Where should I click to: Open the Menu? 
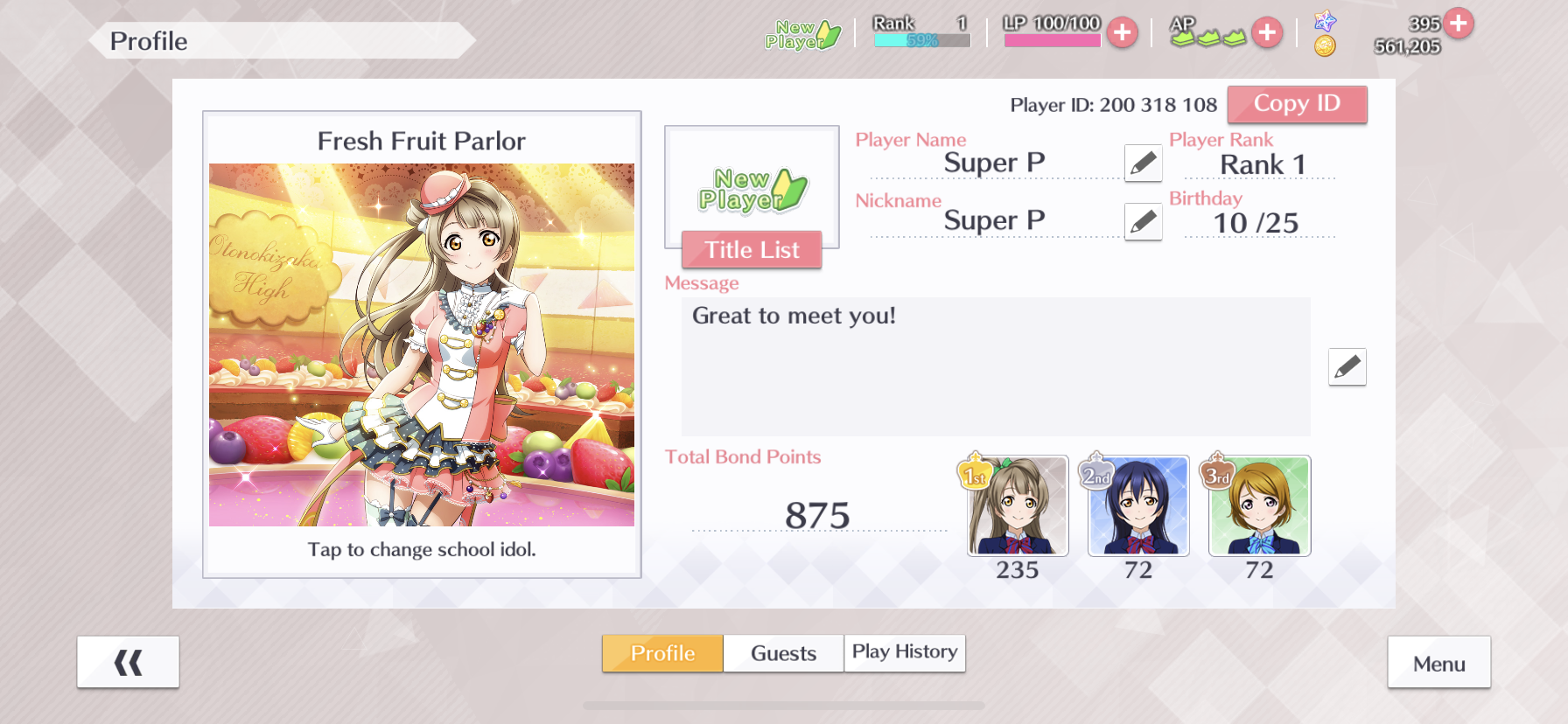(1438, 663)
